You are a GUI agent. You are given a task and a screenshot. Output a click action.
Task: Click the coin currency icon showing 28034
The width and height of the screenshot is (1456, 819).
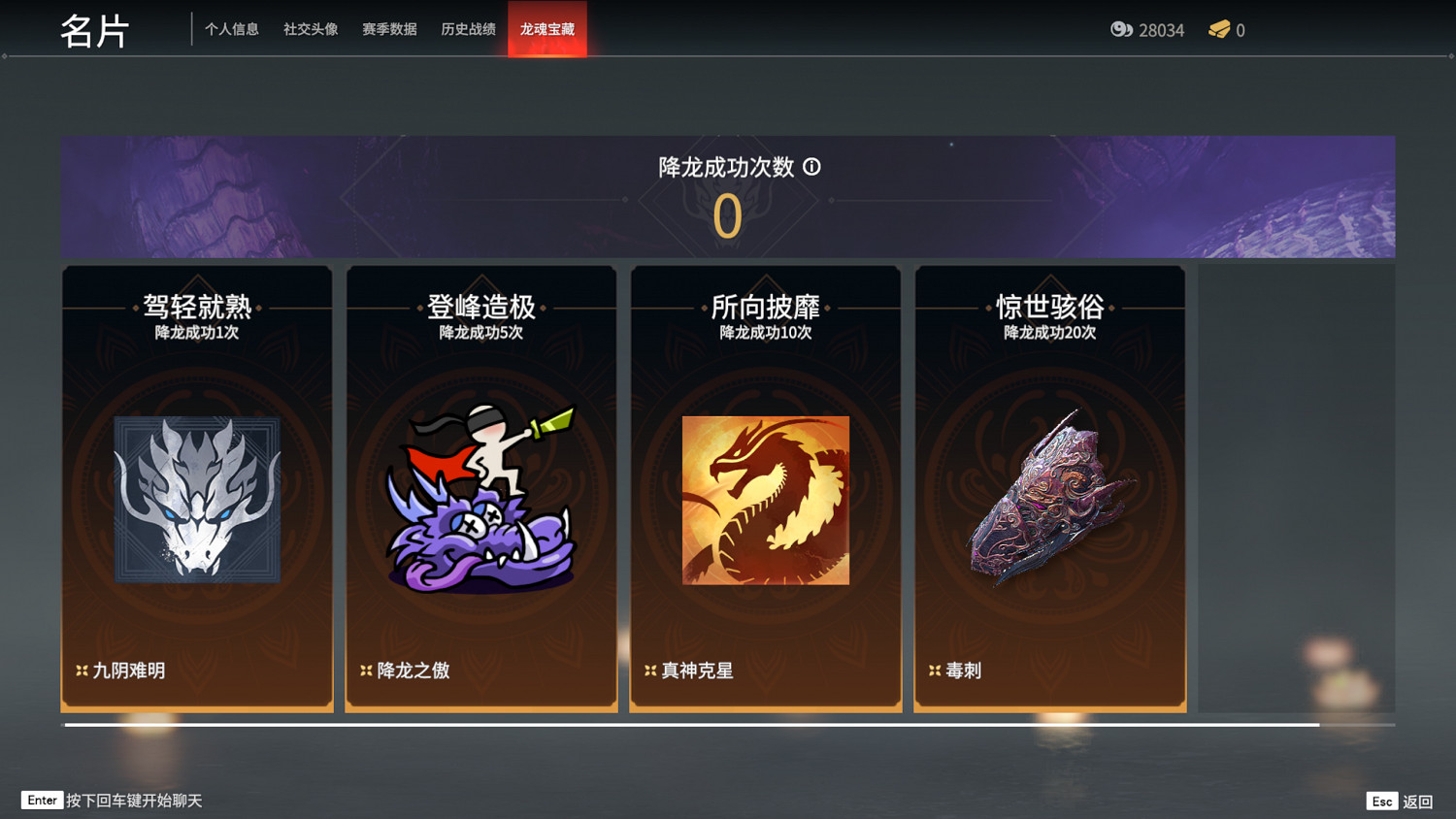pos(1121,30)
